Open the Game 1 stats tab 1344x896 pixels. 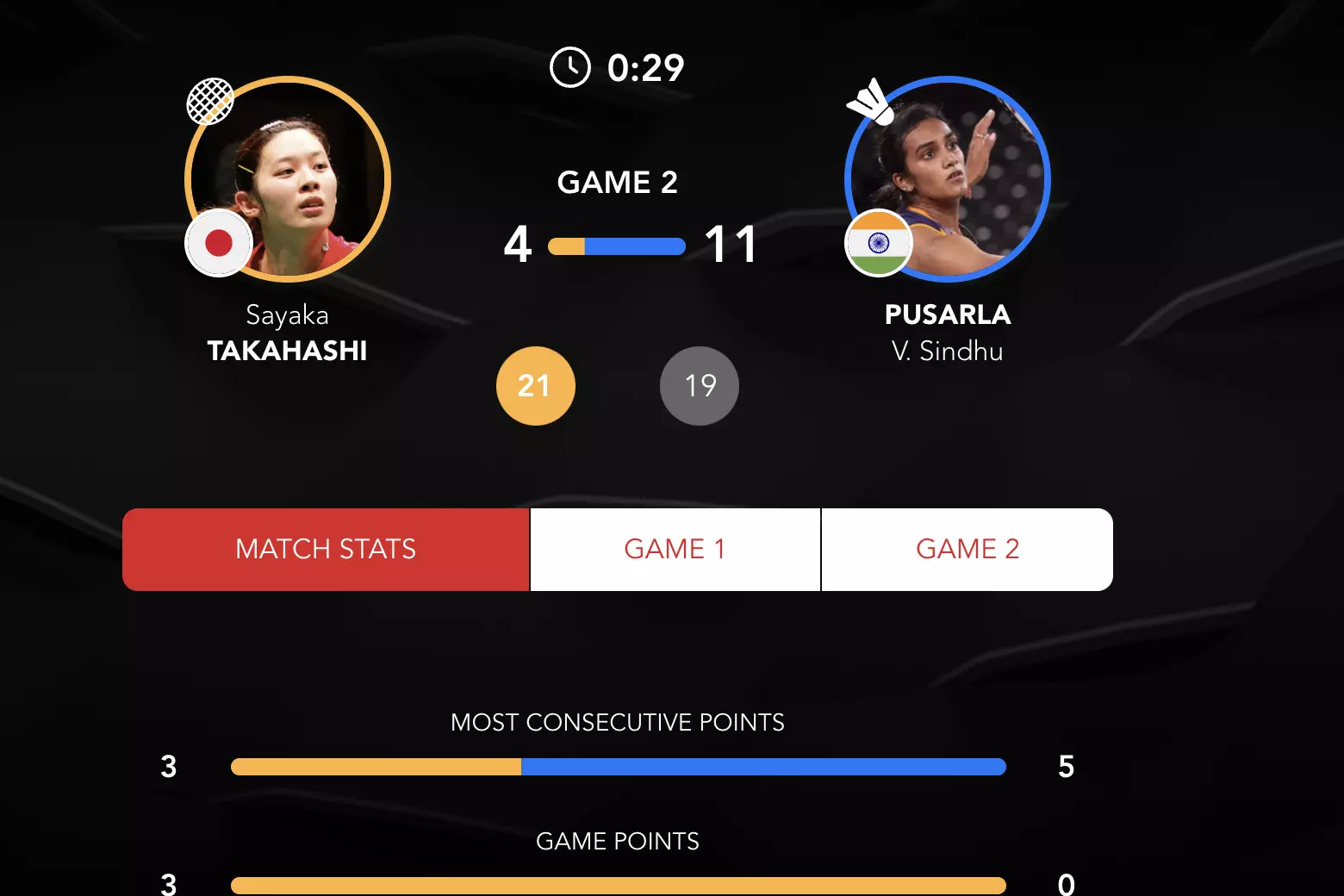tap(675, 550)
